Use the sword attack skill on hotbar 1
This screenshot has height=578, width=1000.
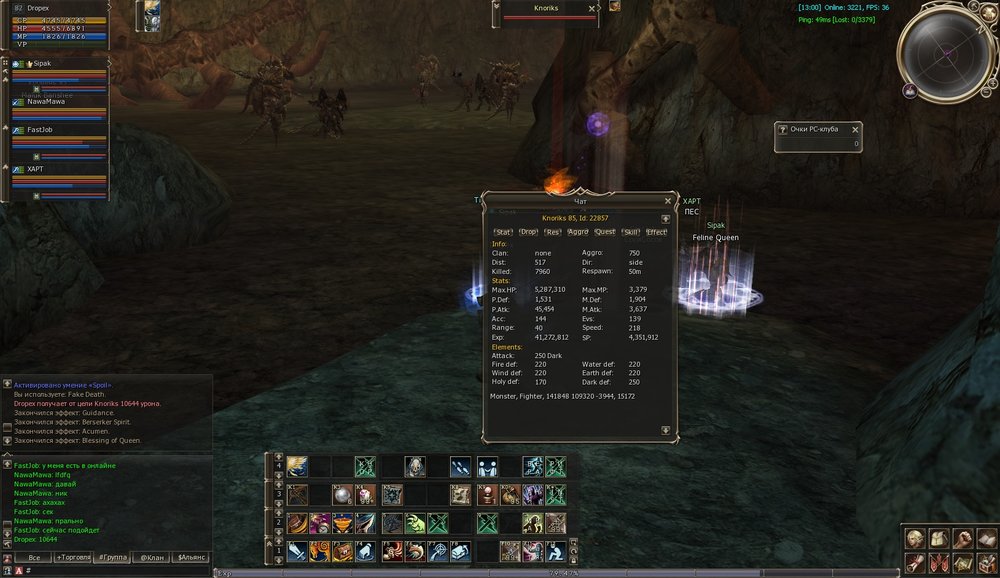[x=297, y=551]
